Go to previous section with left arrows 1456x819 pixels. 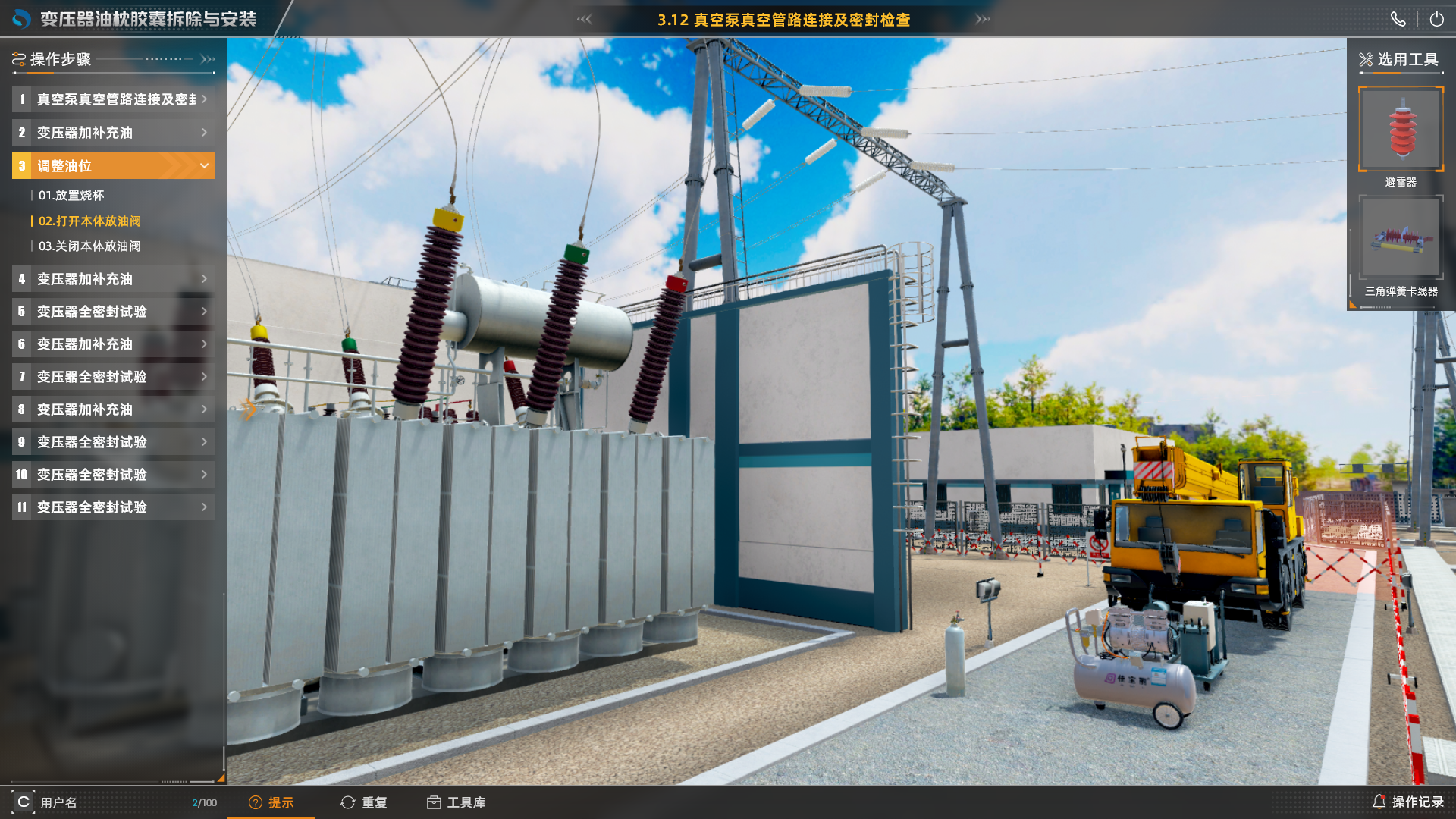(x=584, y=20)
